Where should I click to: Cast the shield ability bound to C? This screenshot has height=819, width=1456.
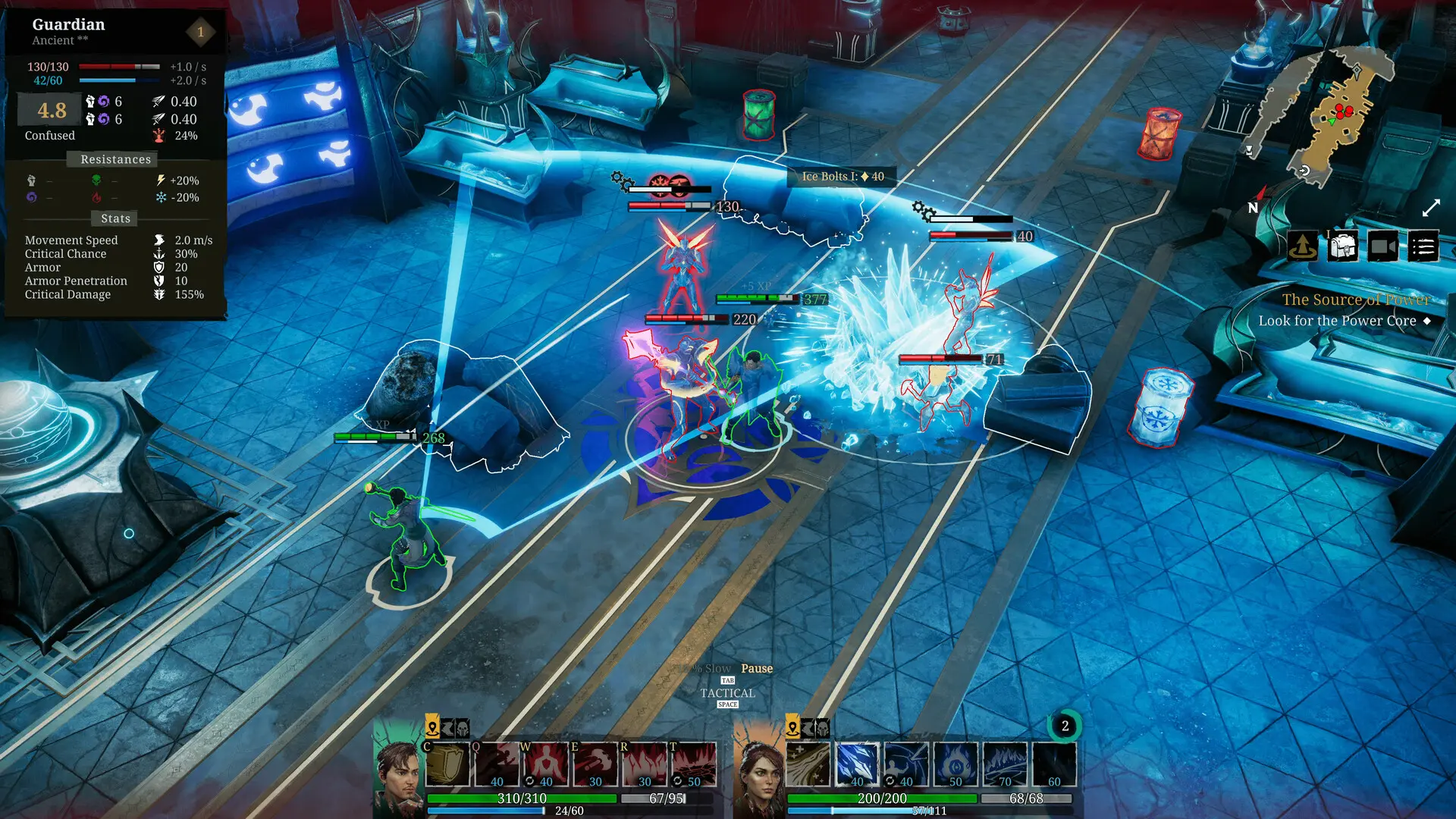coord(449,764)
